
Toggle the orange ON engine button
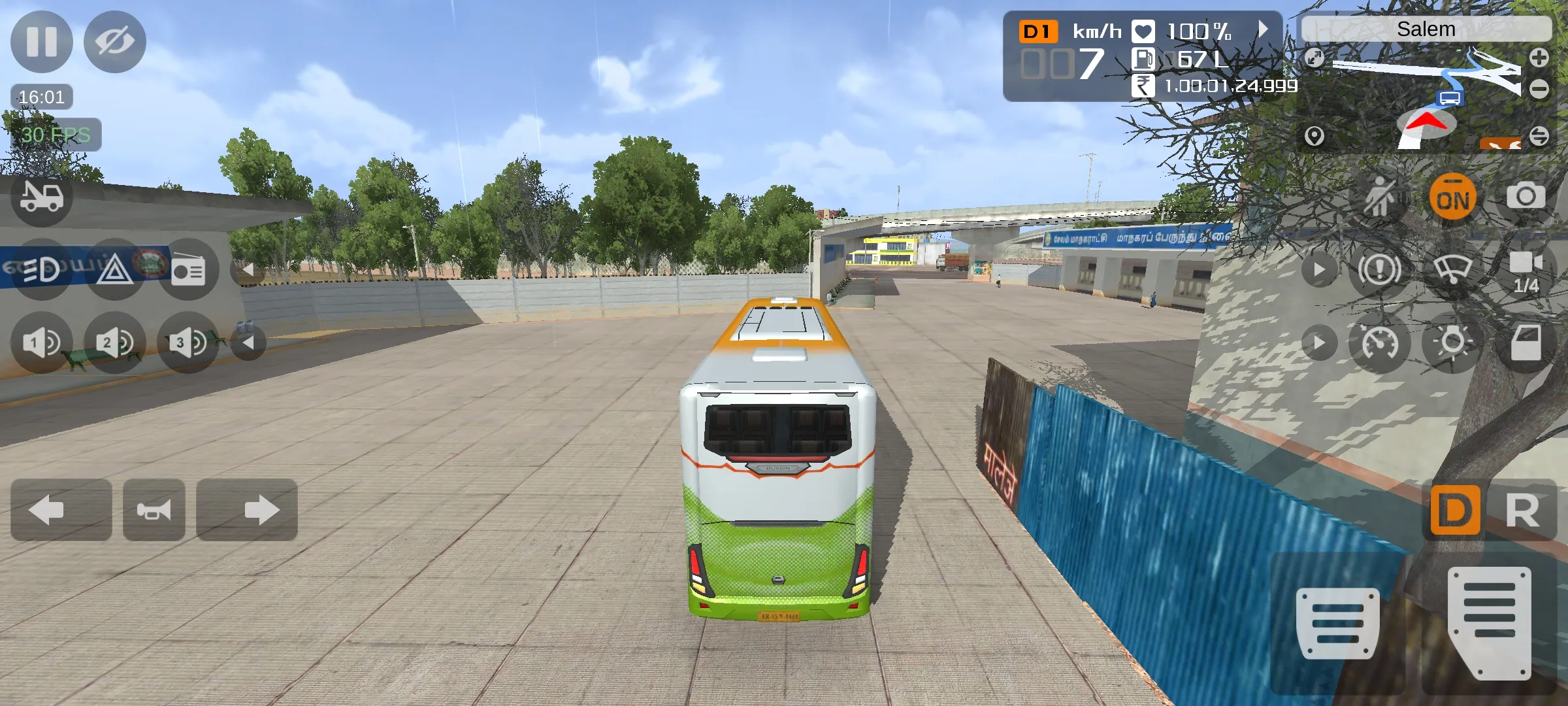(x=1453, y=197)
